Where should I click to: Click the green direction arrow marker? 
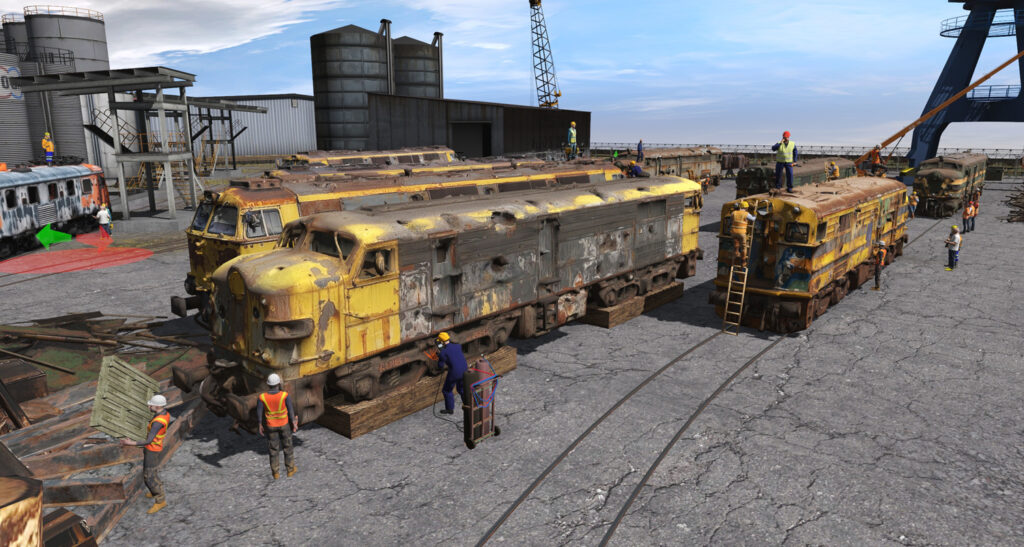tap(52, 237)
